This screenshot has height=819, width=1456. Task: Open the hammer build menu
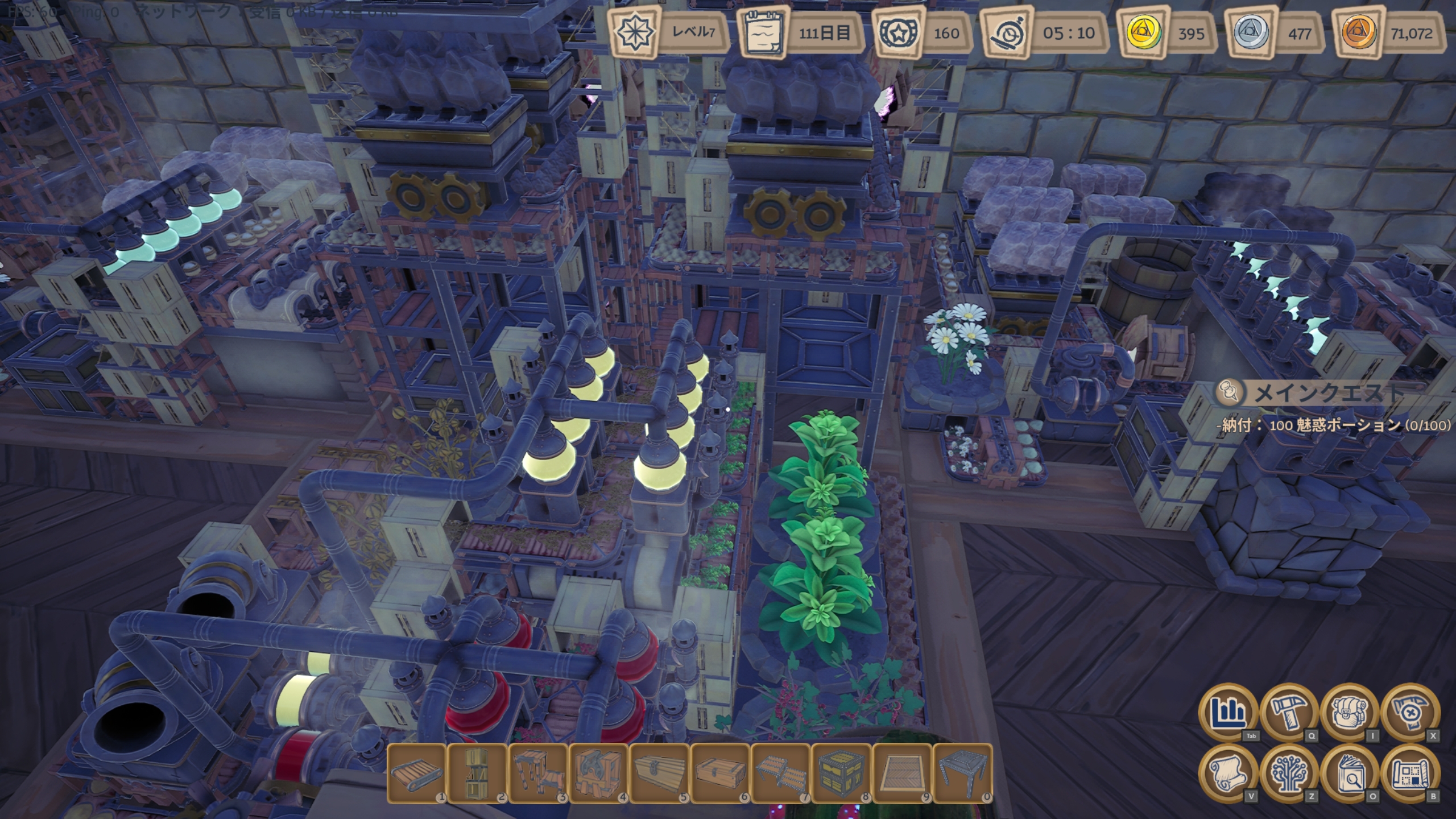click(x=1289, y=712)
